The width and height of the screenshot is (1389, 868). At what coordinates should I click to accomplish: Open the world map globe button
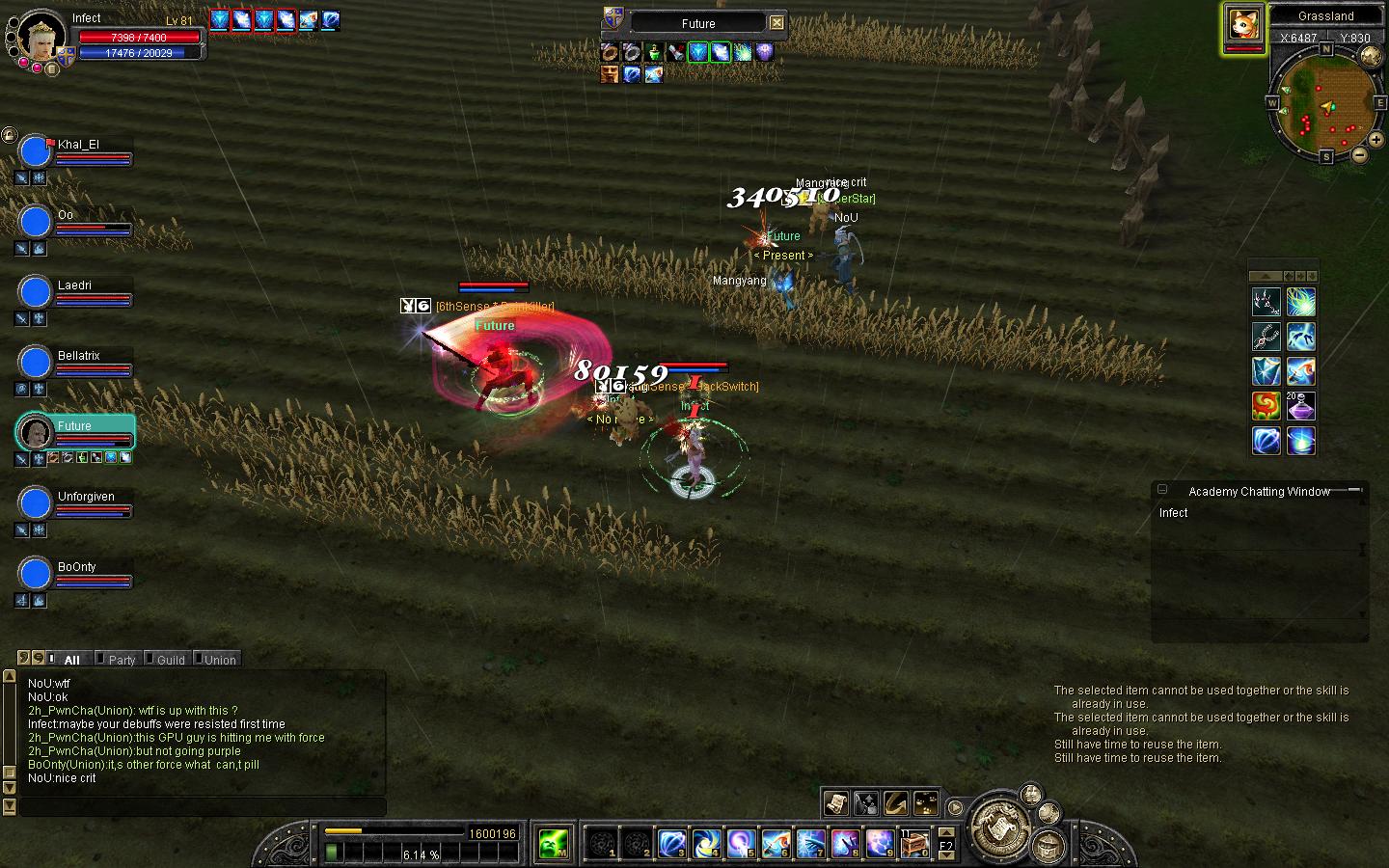pos(1369,57)
